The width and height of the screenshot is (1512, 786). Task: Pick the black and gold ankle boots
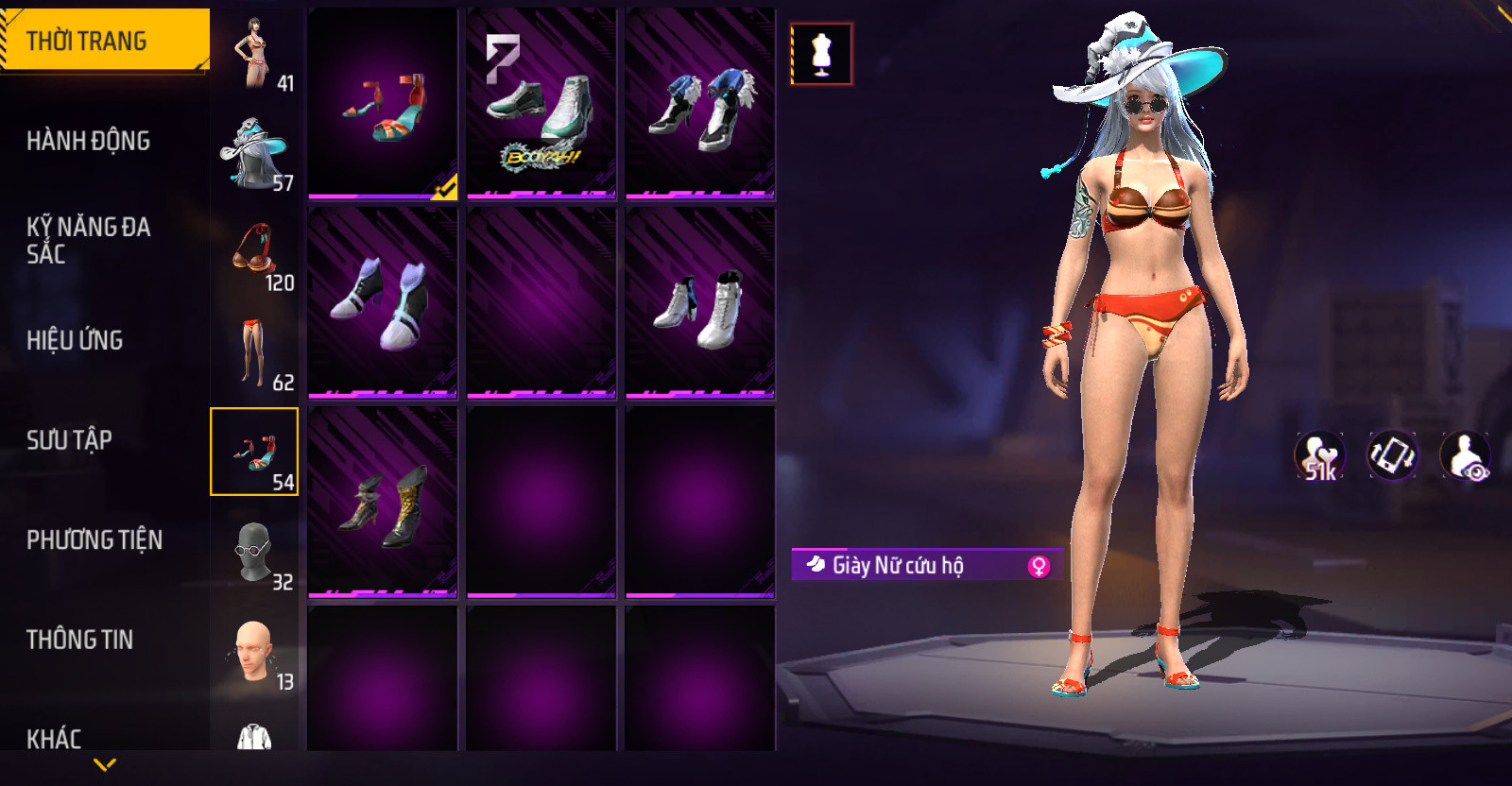383,503
